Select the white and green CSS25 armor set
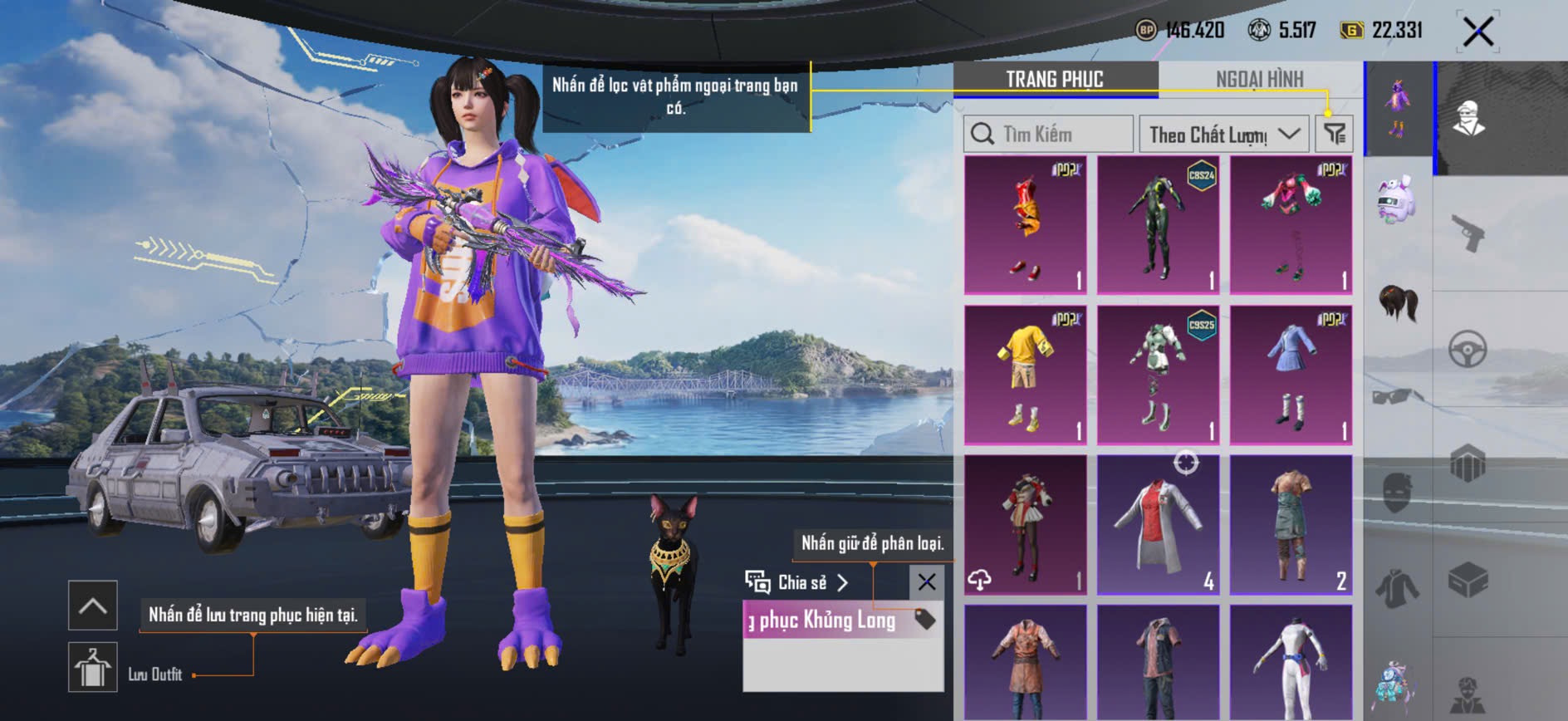This screenshot has width=1568, height=721. tap(1158, 374)
